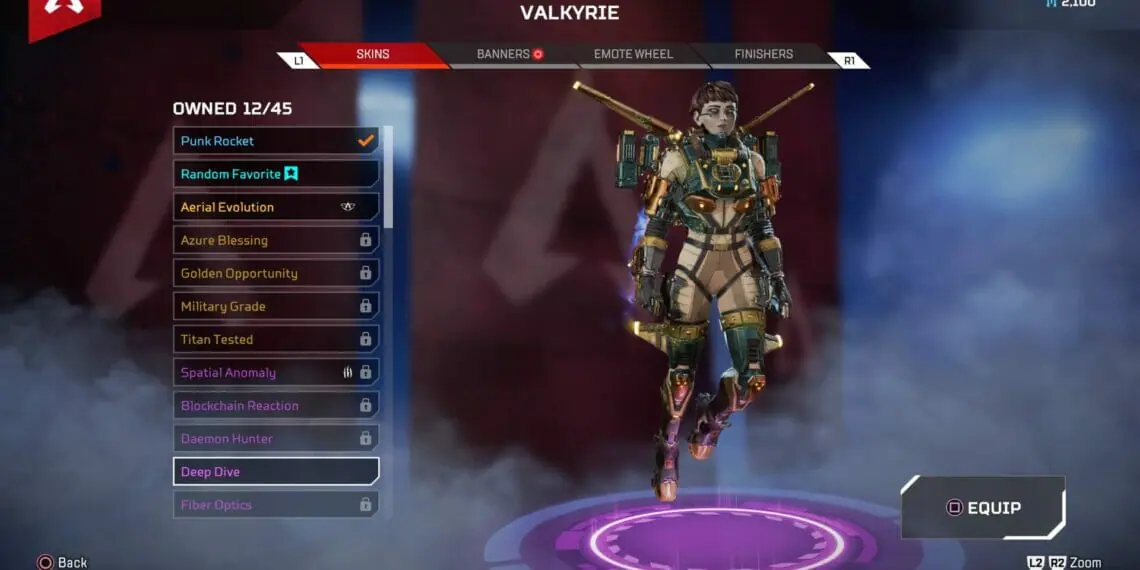1140x570 pixels.
Task: Select the Fiber Optics skin
Action: pyautogui.click(x=276, y=504)
